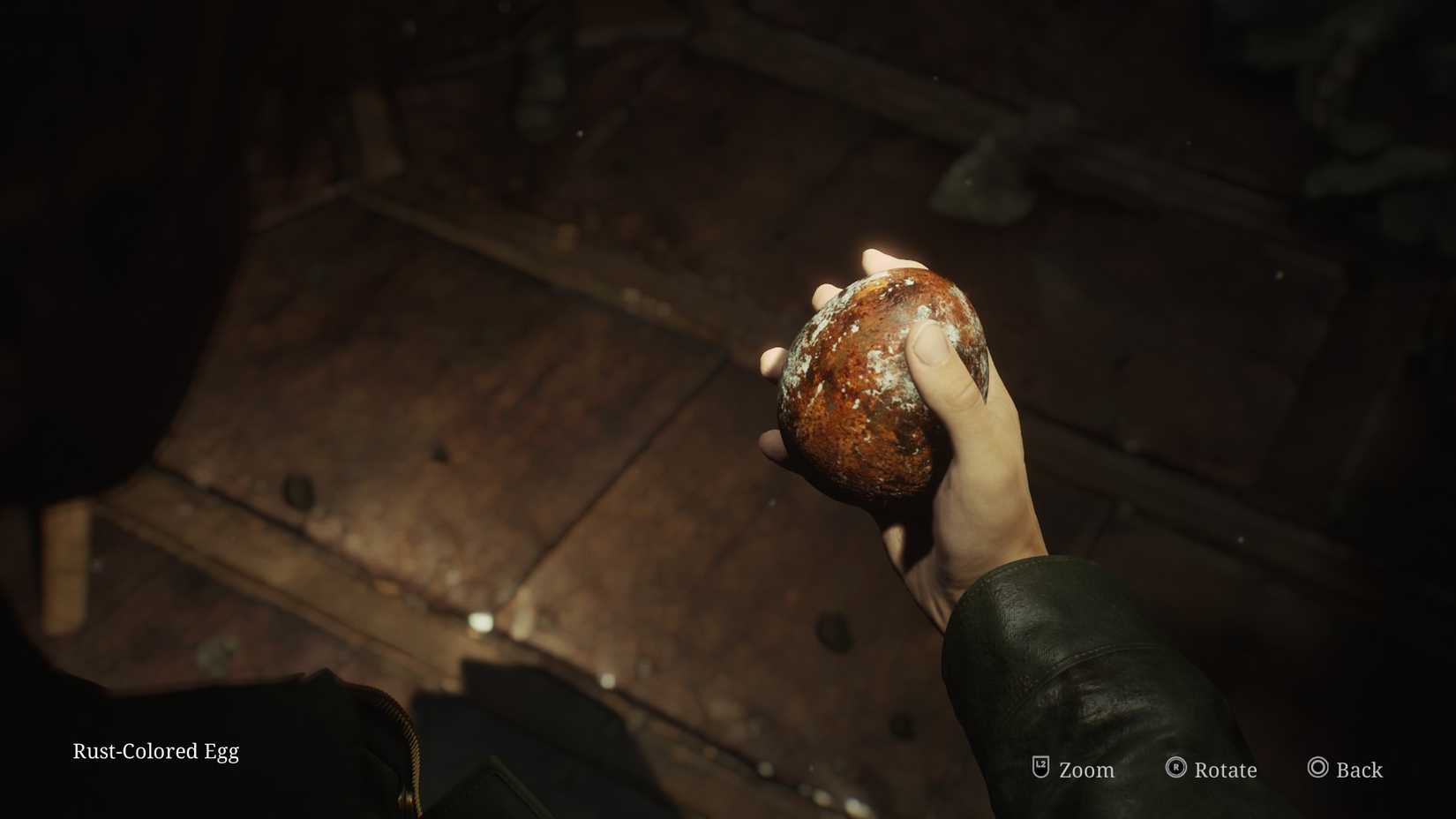Click the Rust-Colored Egg item name

[155, 751]
